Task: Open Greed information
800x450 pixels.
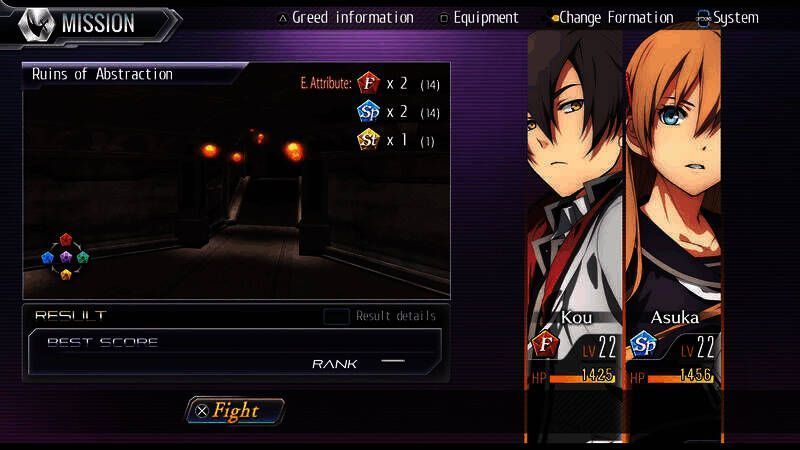Action: pos(345,18)
